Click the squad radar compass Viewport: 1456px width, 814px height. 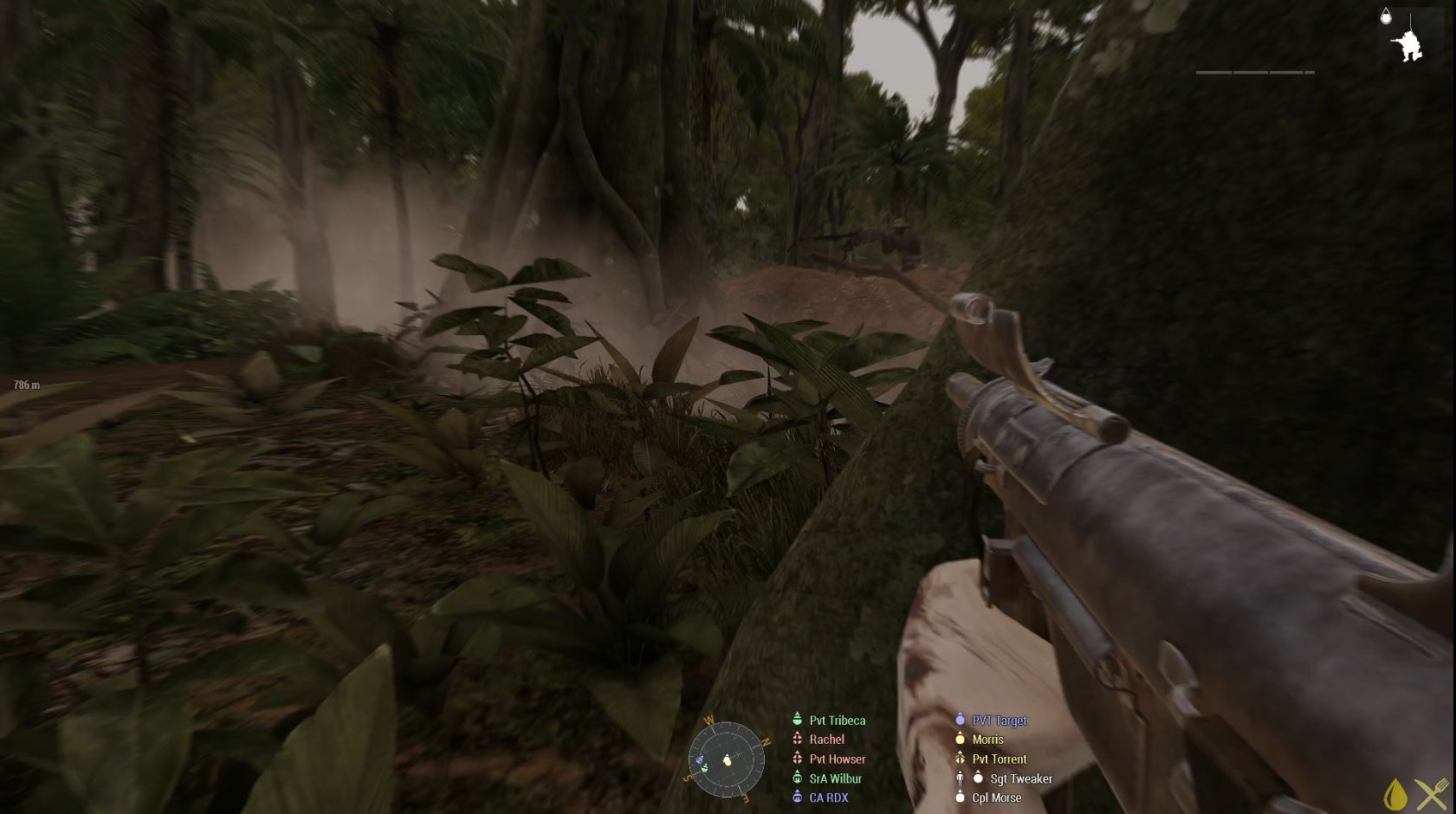tap(727, 759)
